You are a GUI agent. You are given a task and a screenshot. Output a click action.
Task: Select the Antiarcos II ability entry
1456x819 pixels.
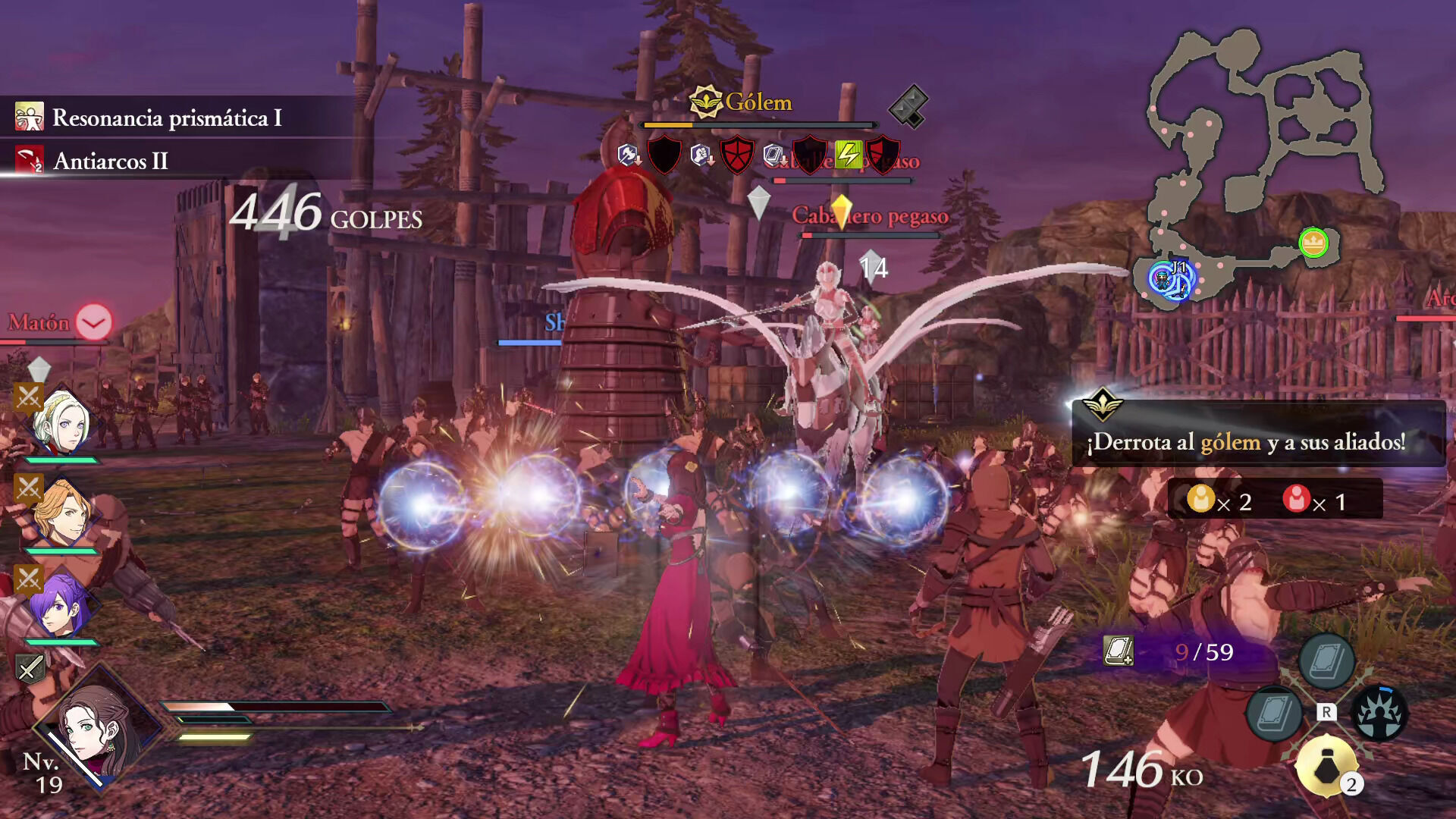pos(111,161)
